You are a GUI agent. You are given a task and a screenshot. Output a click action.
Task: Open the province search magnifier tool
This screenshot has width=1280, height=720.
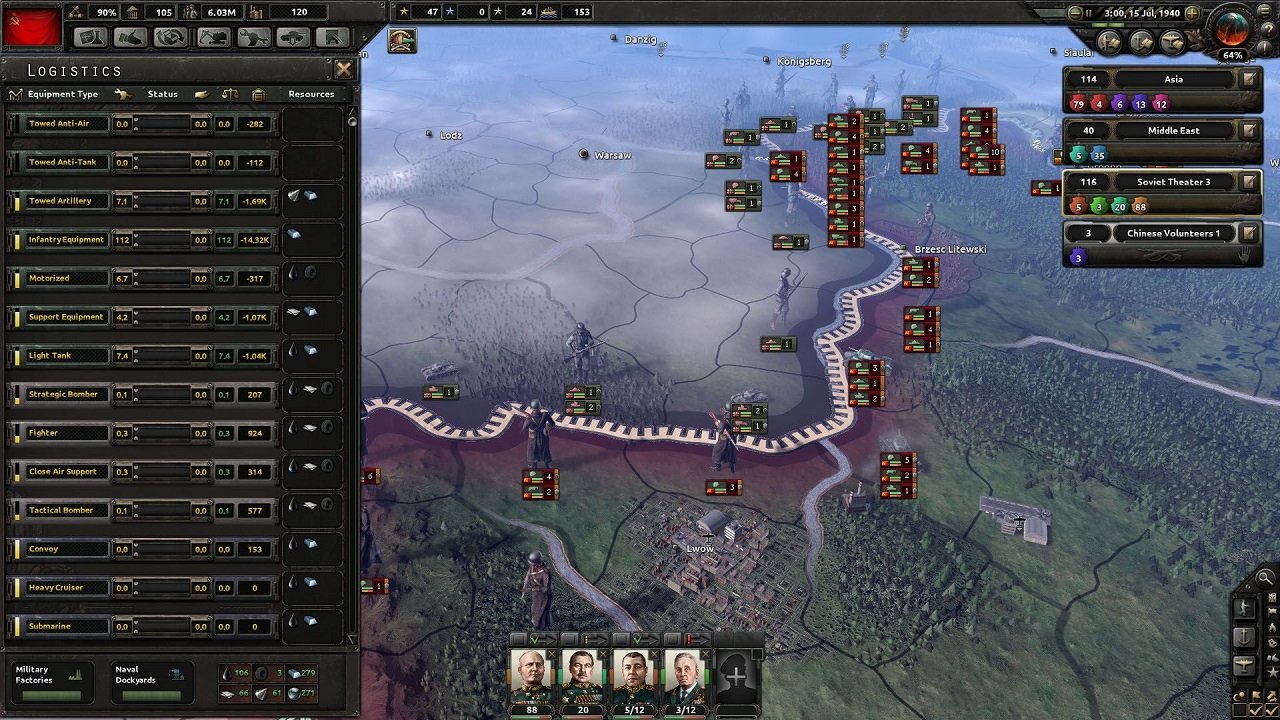point(1263,577)
